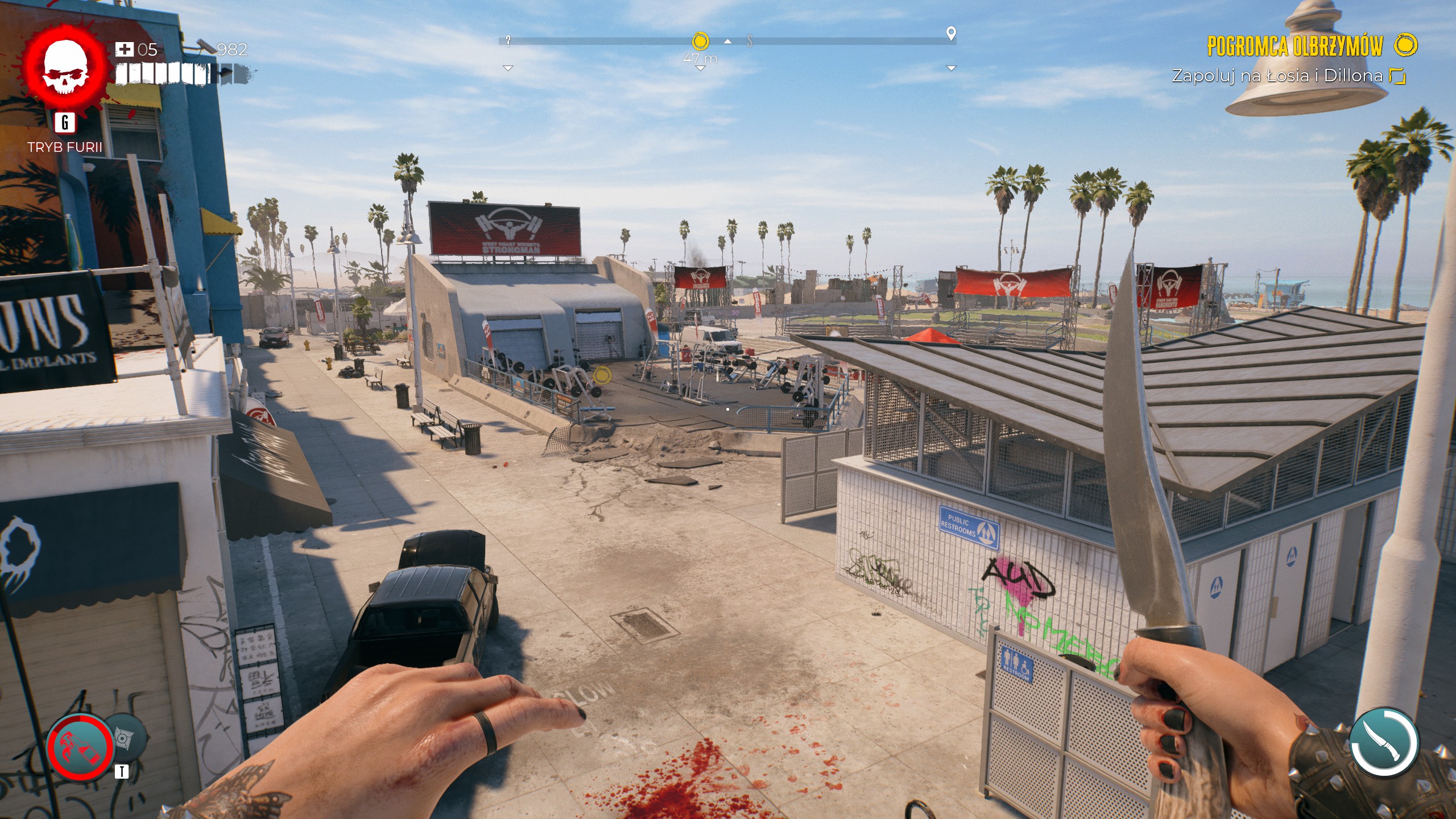Click the question mark on the compass
Image resolution: width=1456 pixels, height=819 pixels.
pyautogui.click(x=508, y=40)
